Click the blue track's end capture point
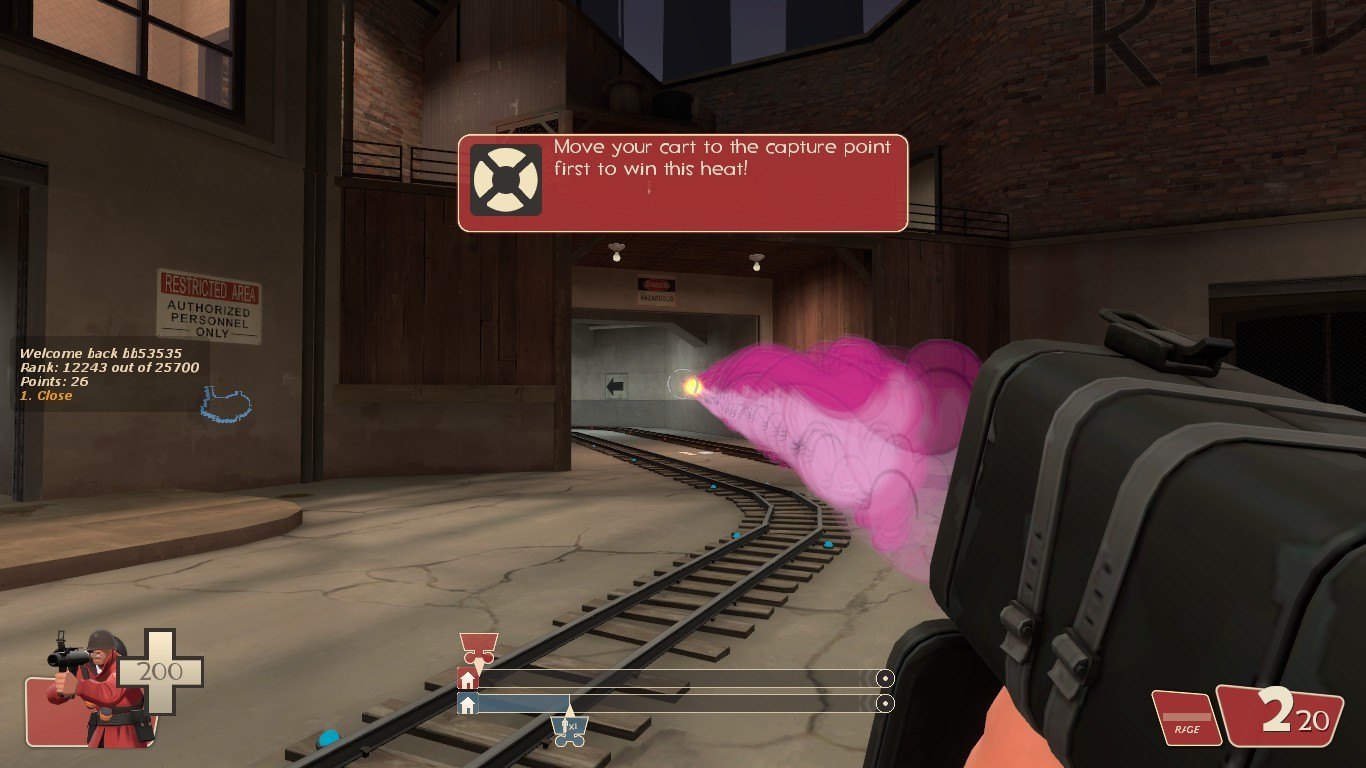The image size is (1366, 768). click(x=884, y=704)
